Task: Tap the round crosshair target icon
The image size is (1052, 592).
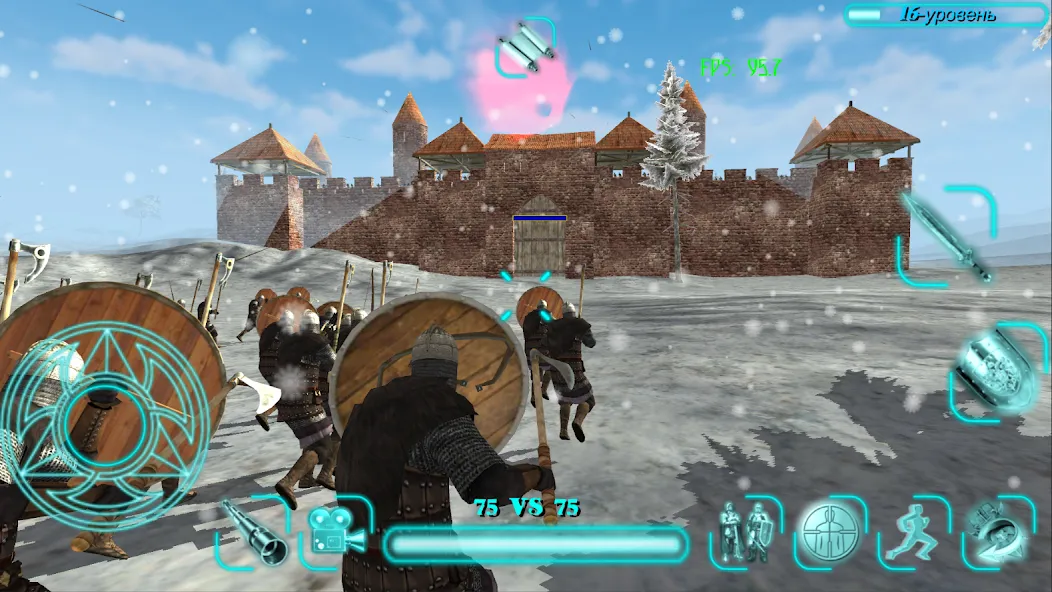Action: point(829,531)
